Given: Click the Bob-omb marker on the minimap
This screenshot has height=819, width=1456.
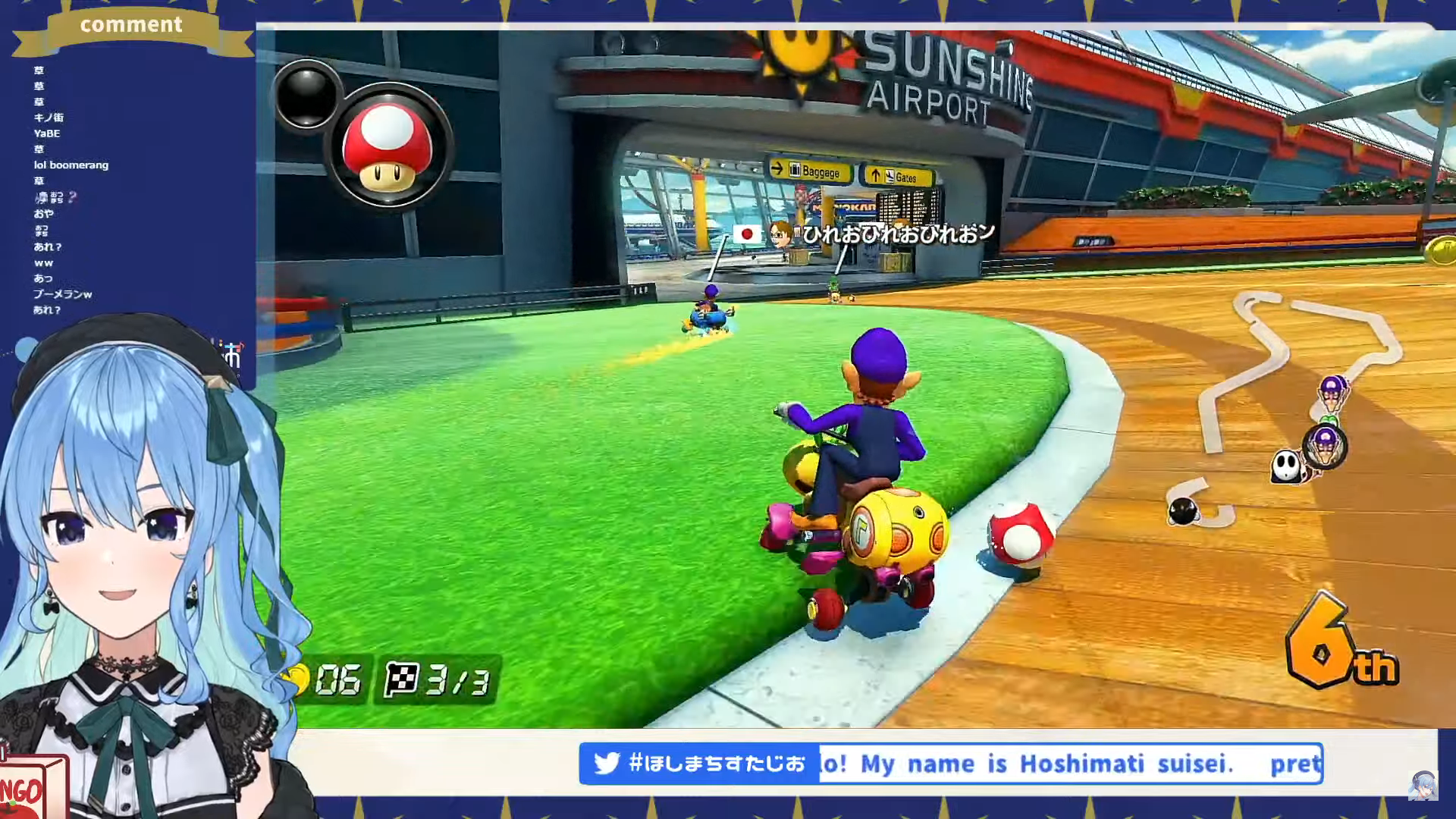Looking at the screenshot, I should (1183, 511).
